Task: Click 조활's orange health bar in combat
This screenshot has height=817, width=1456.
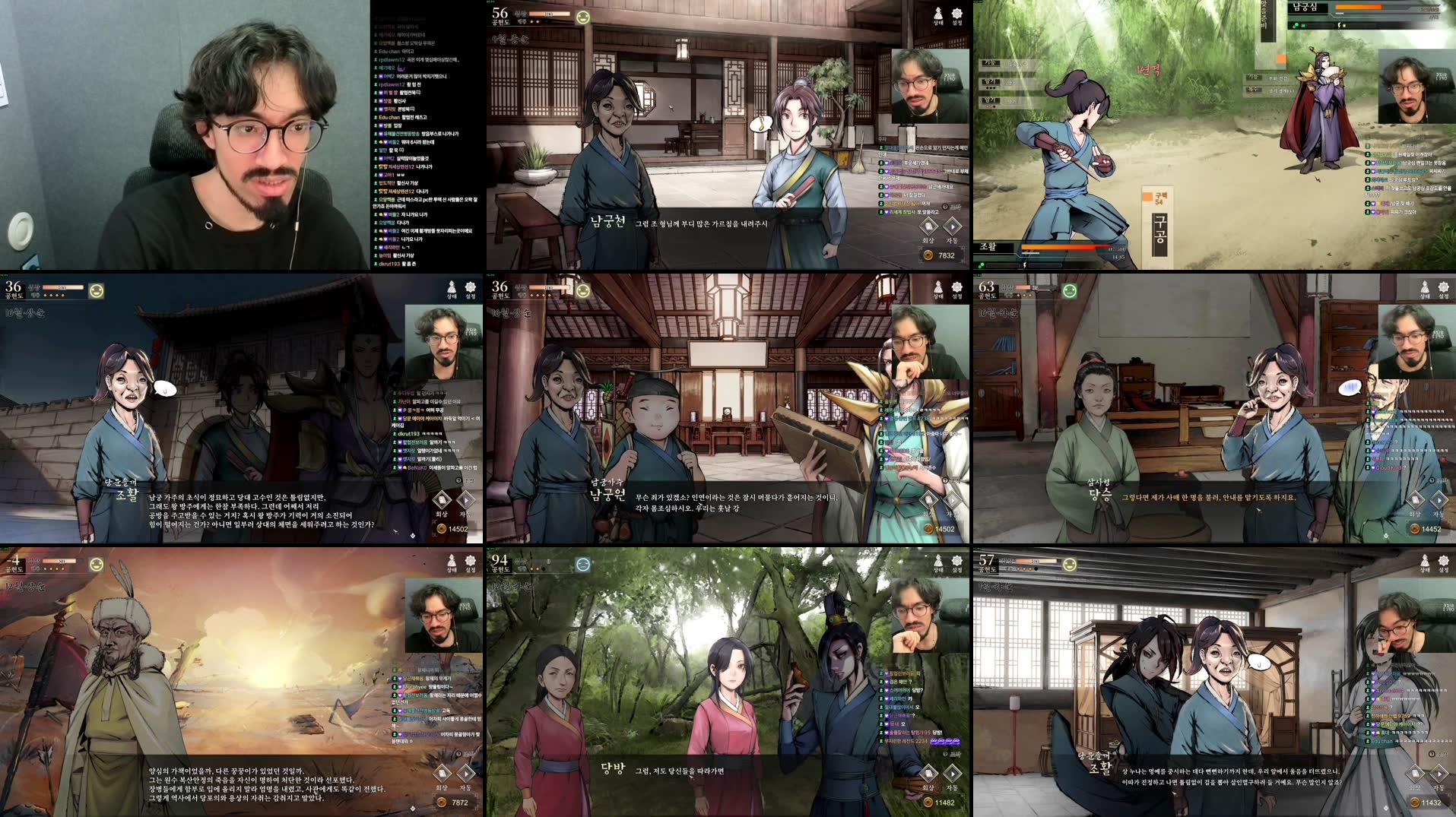Action: click(1057, 247)
